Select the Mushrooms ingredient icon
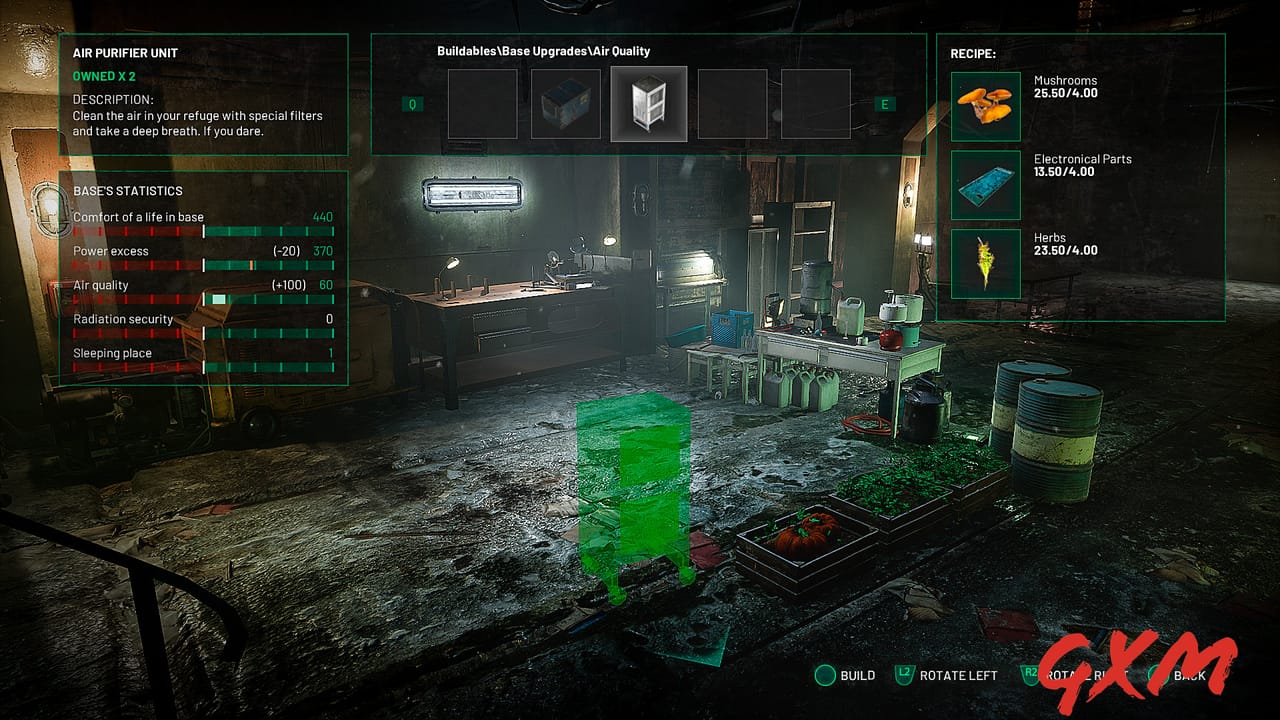The height and width of the screenshot is (720, 1280). coord(984,103)
